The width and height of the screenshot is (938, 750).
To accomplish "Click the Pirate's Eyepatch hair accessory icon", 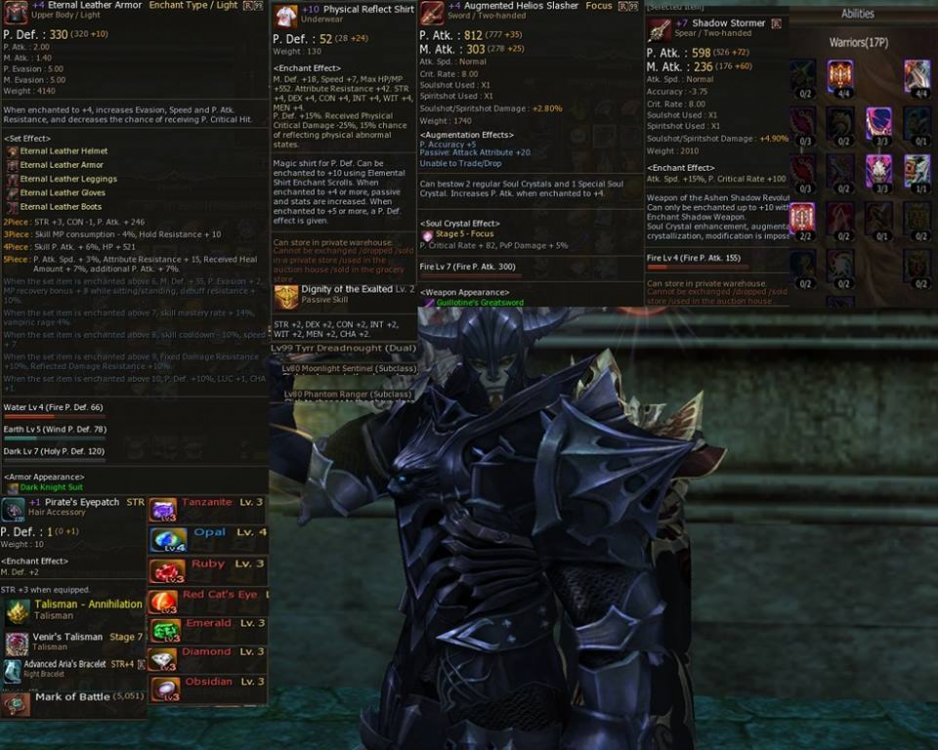I will (x=13, y=509).
